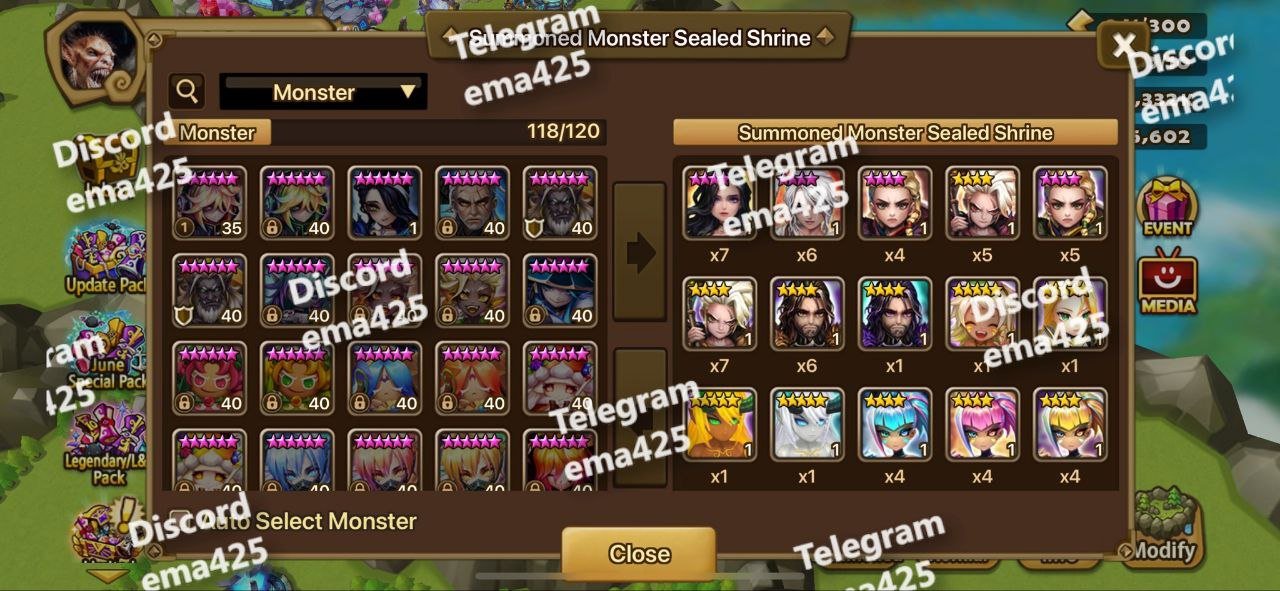Open the Media TV icon
This screenshot has height=591, width=1280.
pyautogui.click(x=1167, y=280)
